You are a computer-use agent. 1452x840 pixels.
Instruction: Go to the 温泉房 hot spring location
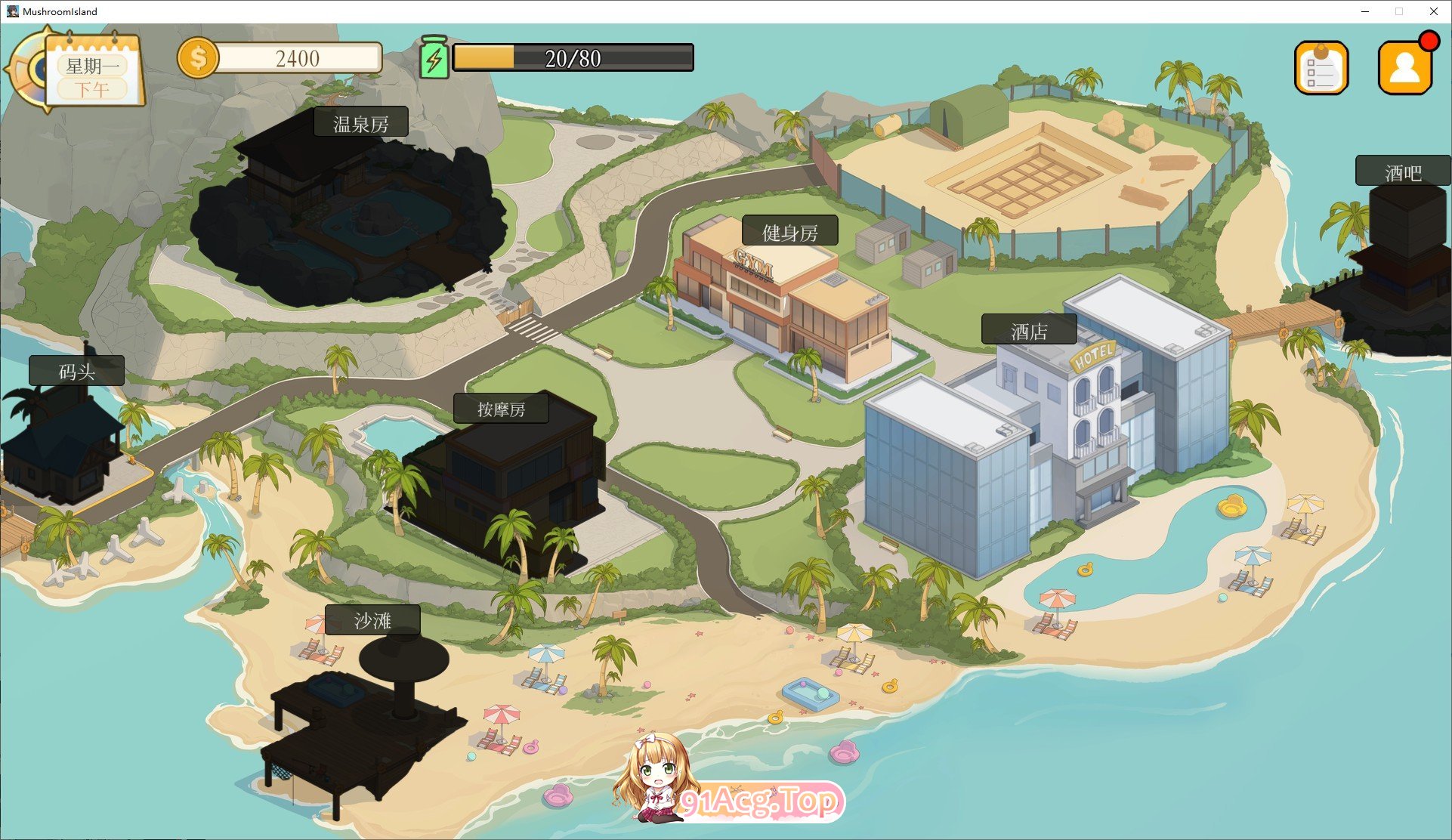pos(361,123)
